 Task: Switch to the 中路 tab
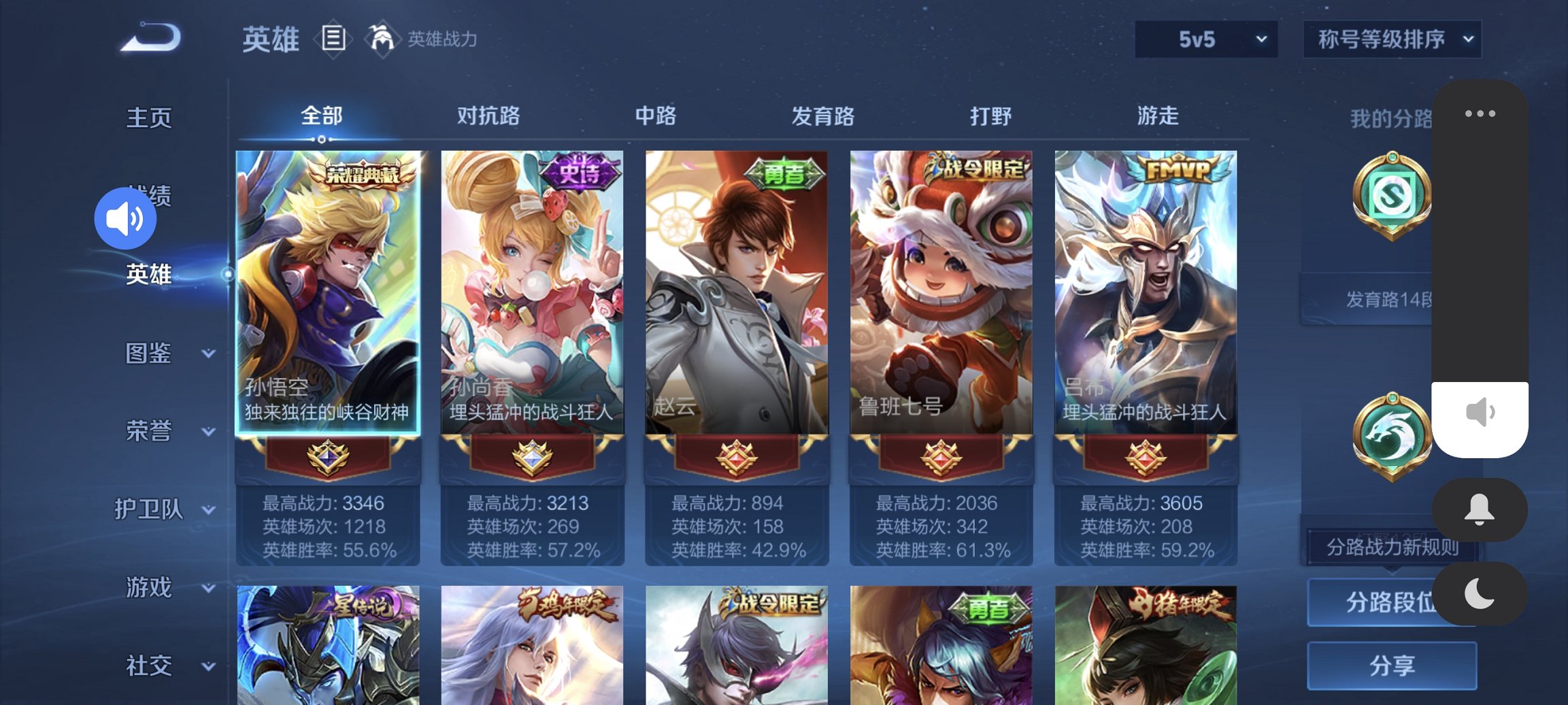pos(656,116)
